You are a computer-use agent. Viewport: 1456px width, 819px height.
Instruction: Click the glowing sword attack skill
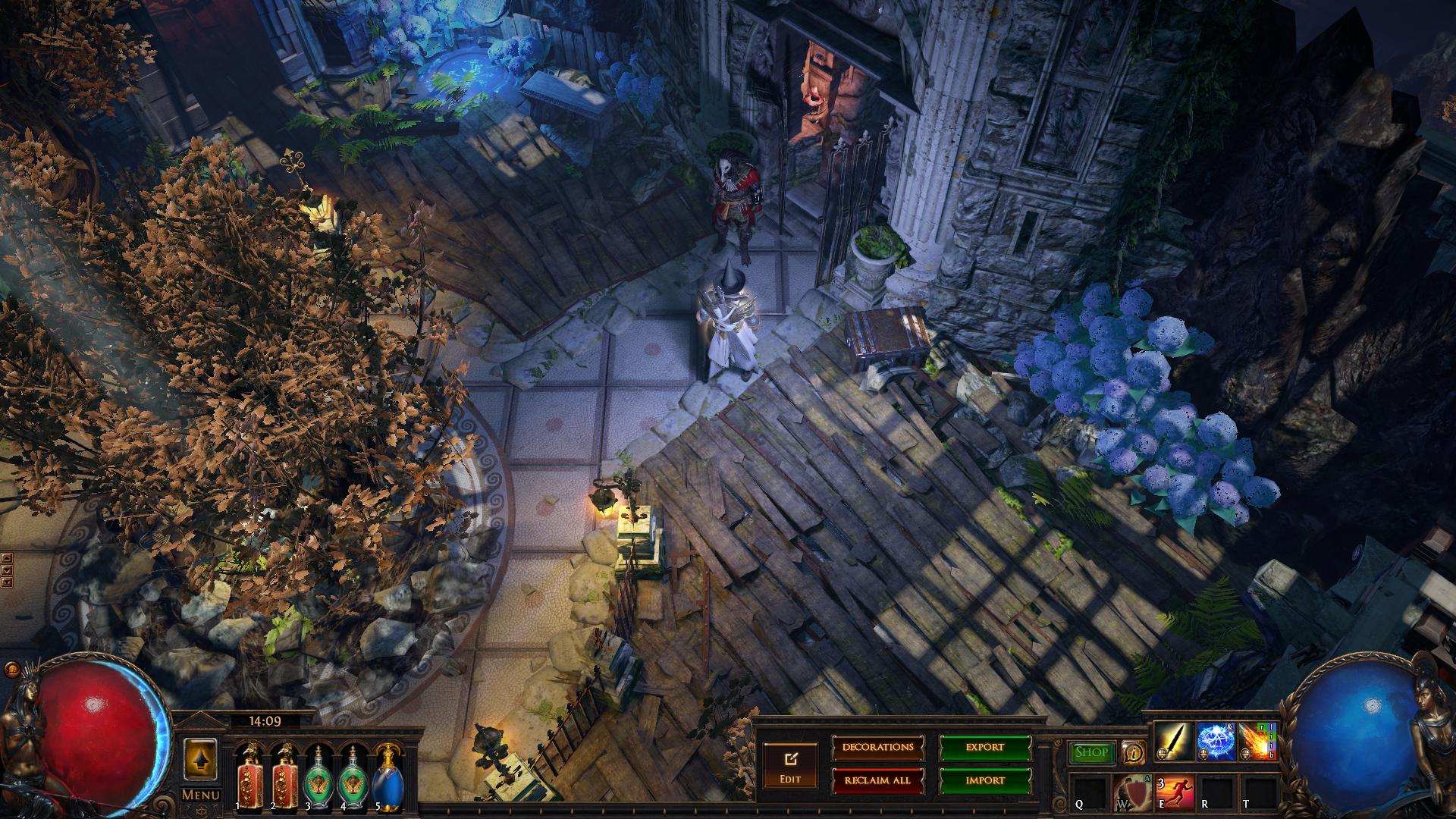(1172, 741)
